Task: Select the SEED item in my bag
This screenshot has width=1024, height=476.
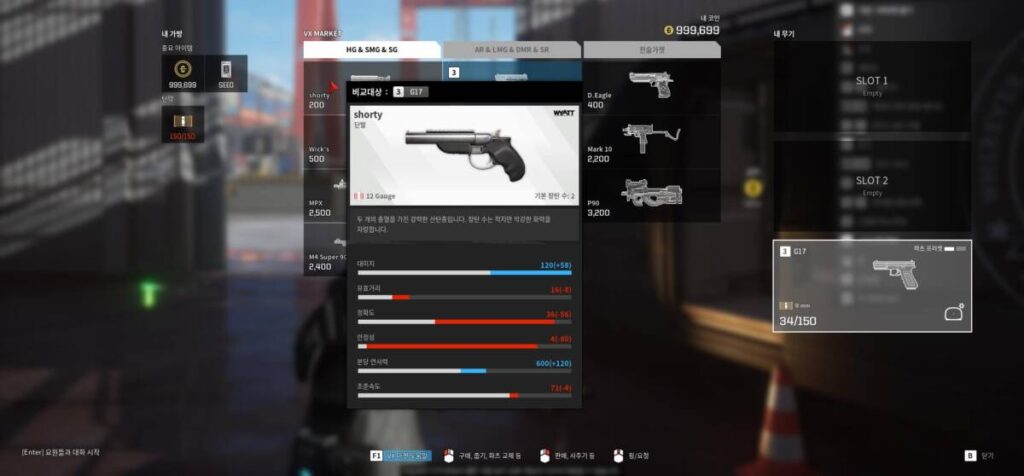Action: [x=226, y=73]
